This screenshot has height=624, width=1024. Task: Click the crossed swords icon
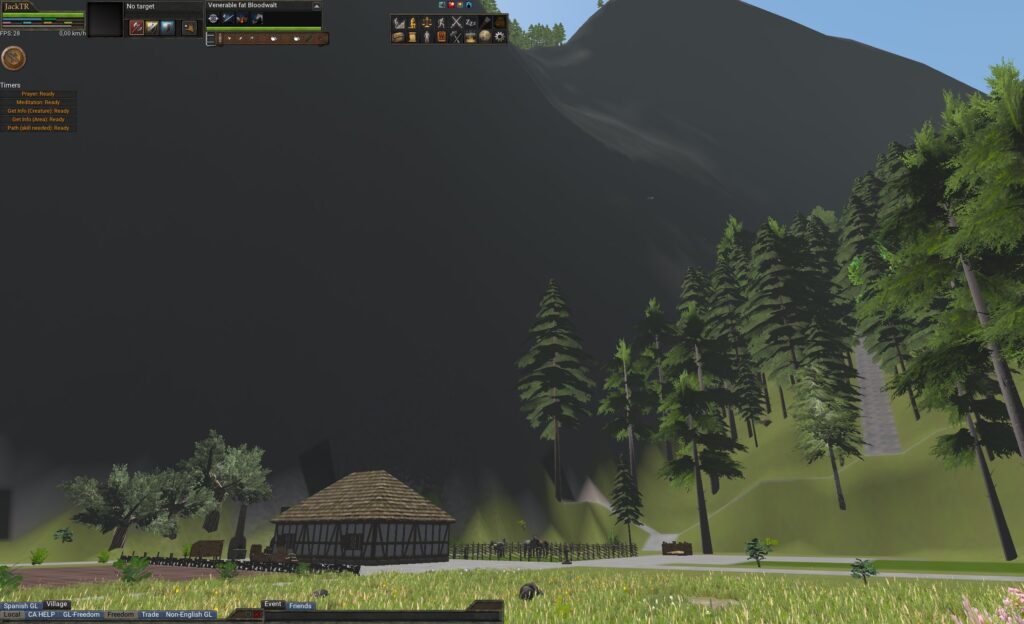[x=456, y=22]
